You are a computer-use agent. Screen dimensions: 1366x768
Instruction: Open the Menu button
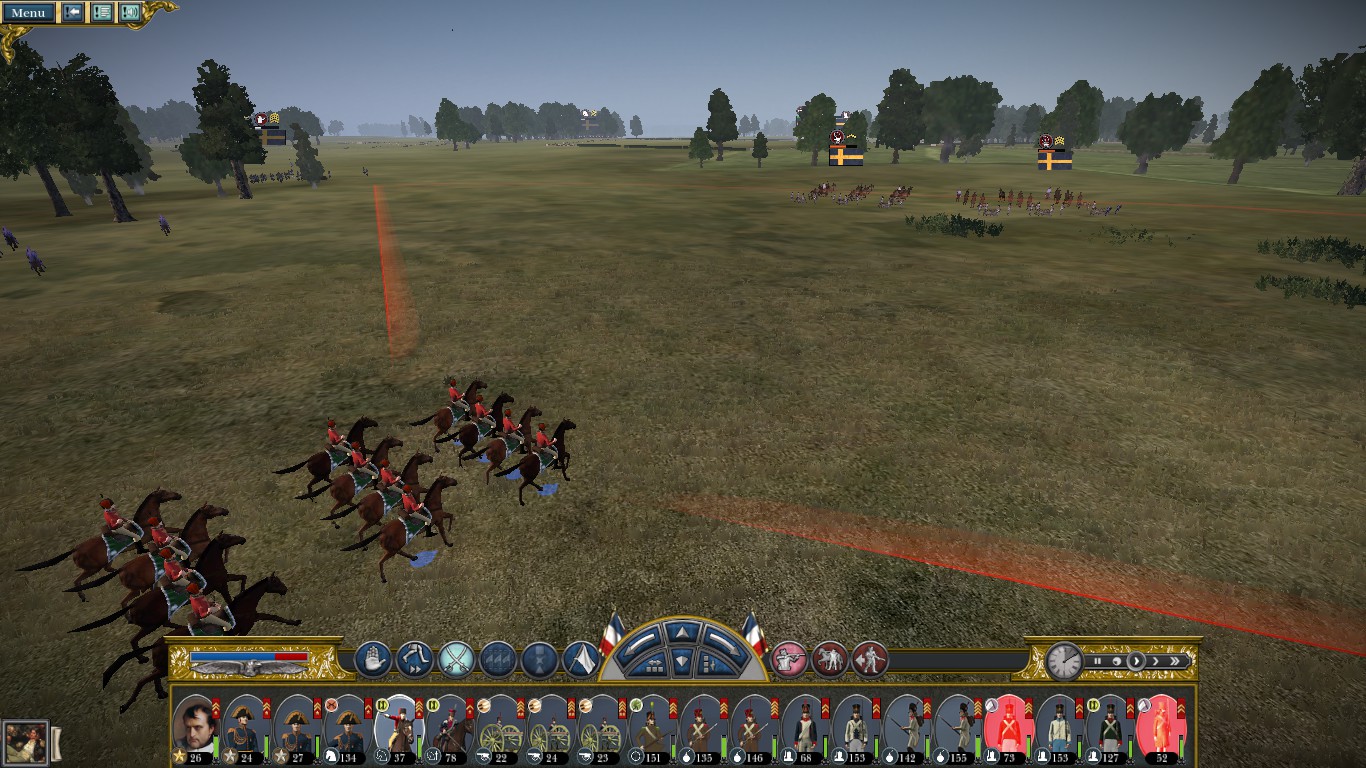click(28, 12)
